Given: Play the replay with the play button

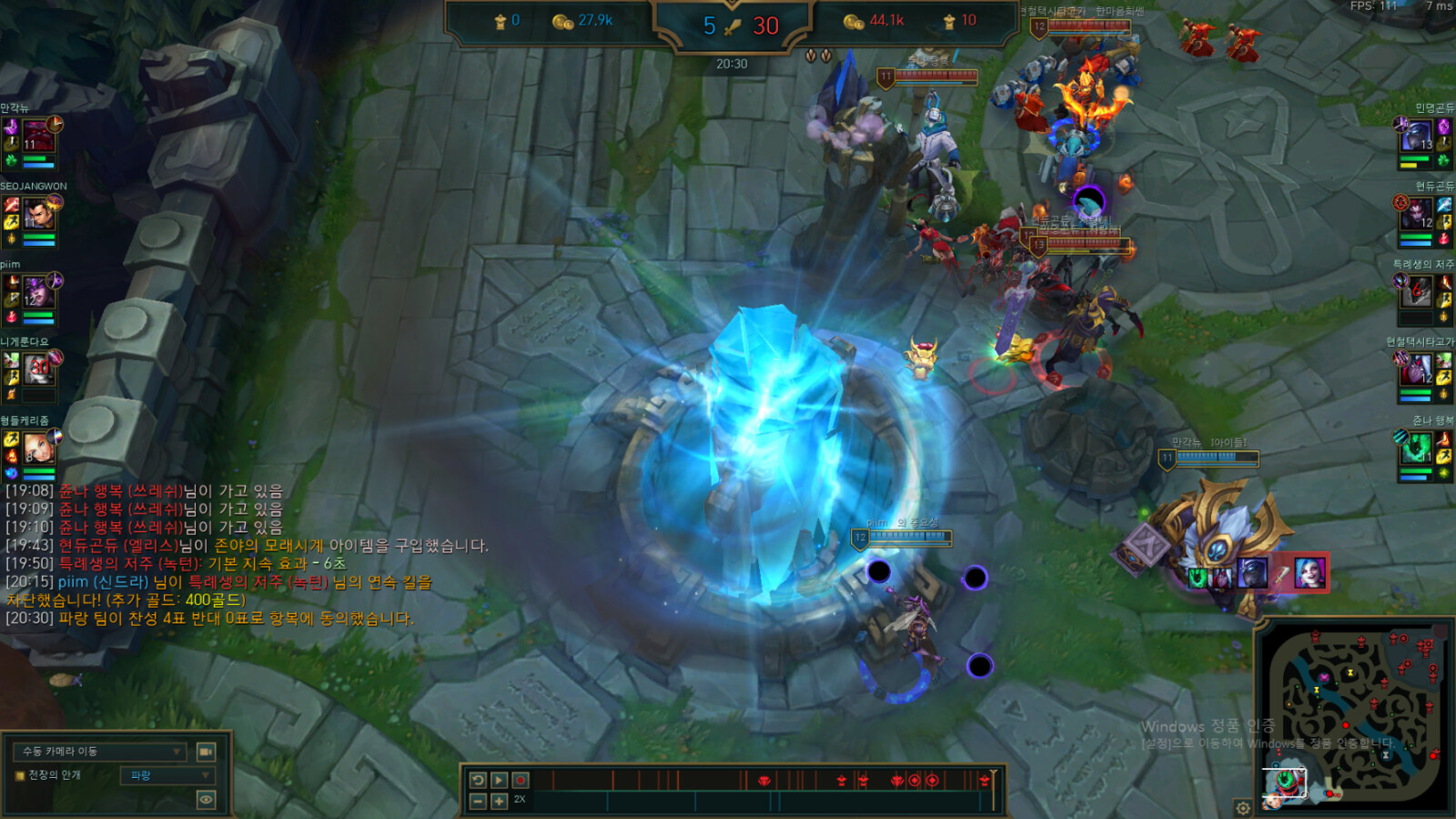Looking at the screenshot, I should pos(499,780).
